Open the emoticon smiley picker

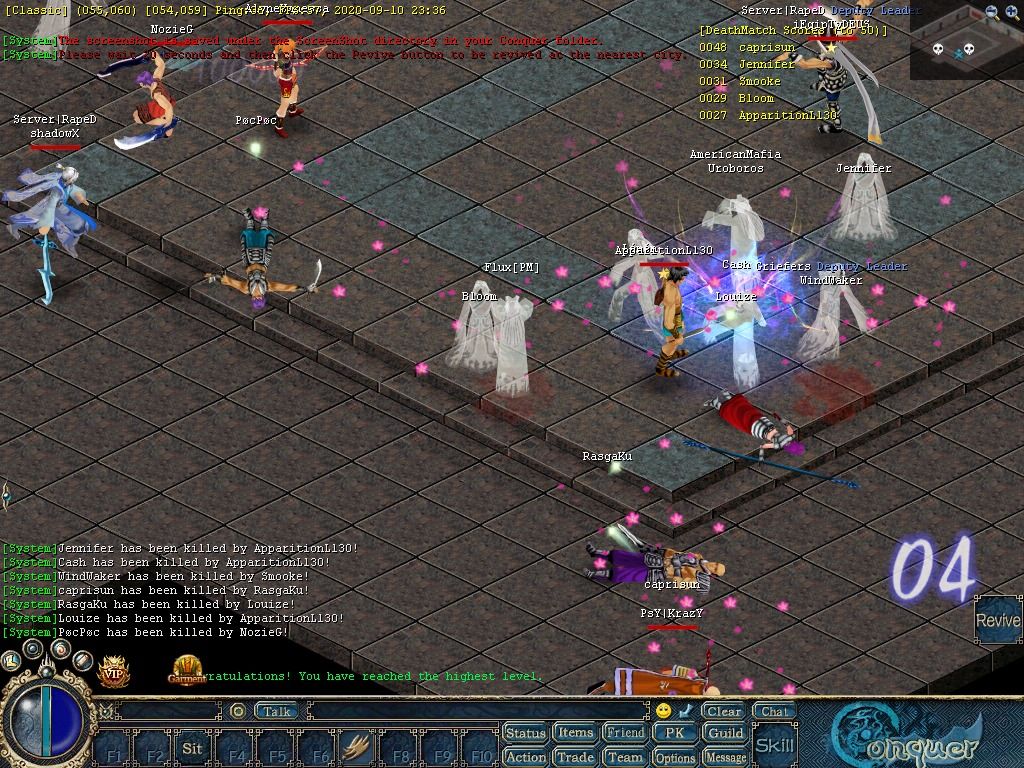click(663, 711)
